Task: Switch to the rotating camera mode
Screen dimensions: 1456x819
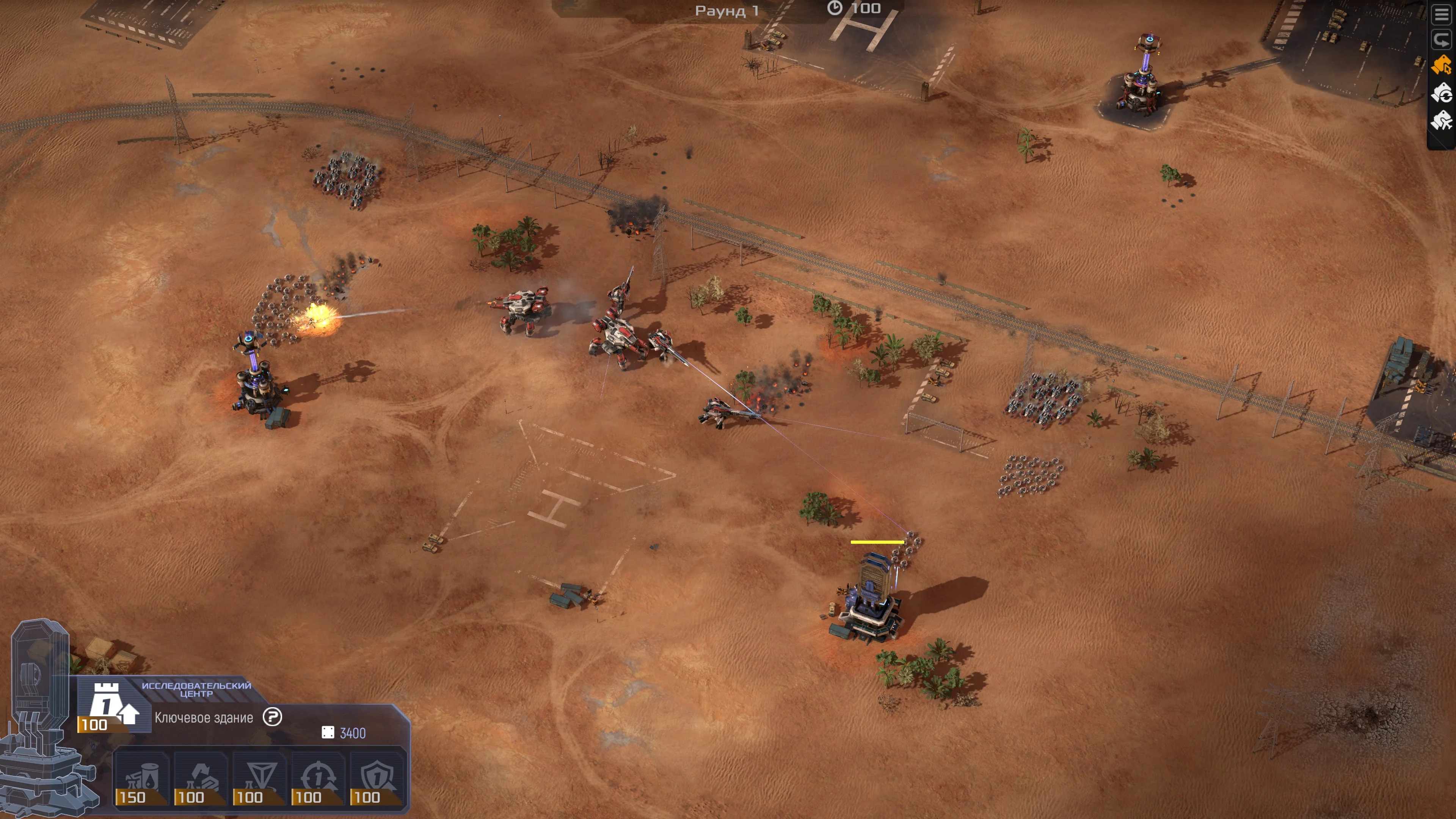Action: 1442,93
